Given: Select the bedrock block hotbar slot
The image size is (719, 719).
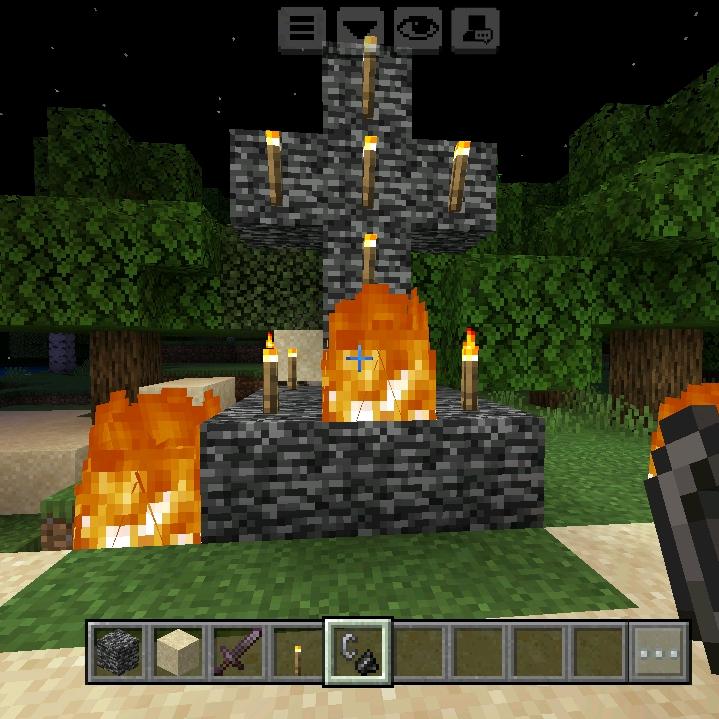Looking at the screenshot, I should click(x=118, y=653).
